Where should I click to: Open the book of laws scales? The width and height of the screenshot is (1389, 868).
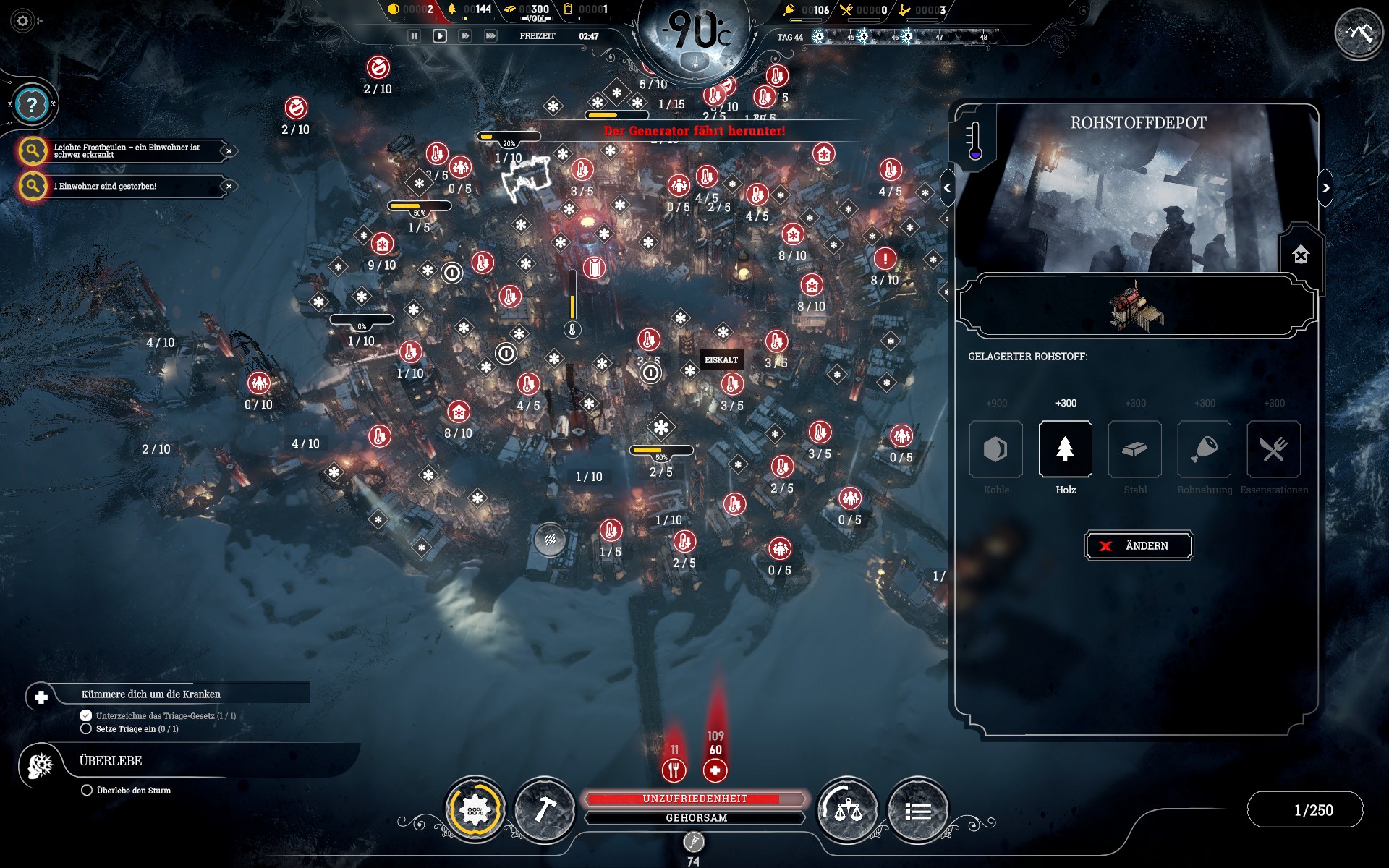(847, 810)
